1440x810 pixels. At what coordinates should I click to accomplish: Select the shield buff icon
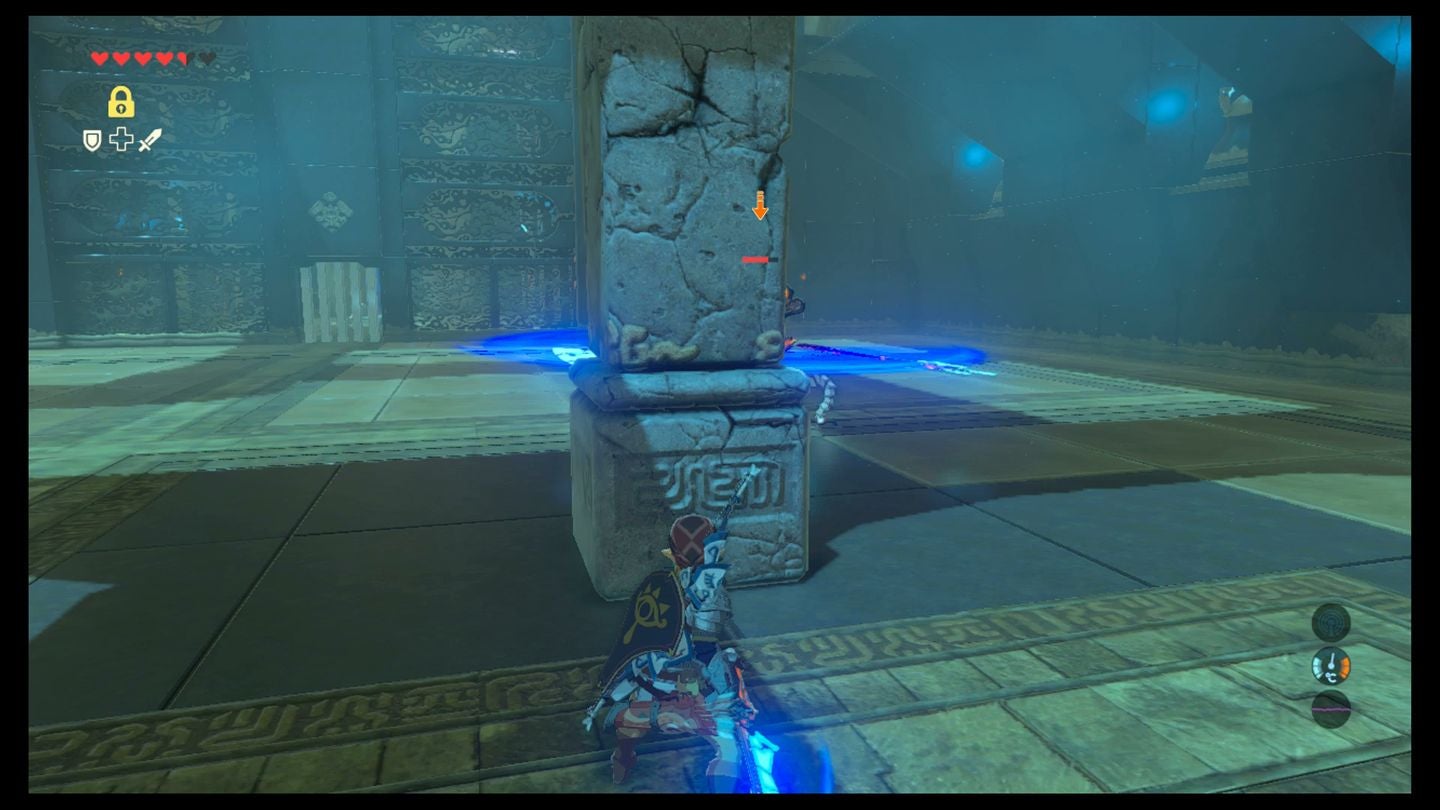click(90, 141)
